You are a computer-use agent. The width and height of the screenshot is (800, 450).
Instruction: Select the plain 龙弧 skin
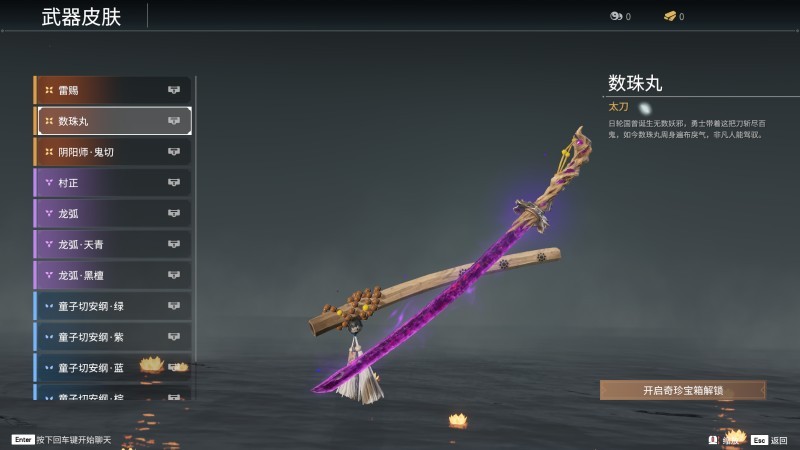click(x=112, y=213)
